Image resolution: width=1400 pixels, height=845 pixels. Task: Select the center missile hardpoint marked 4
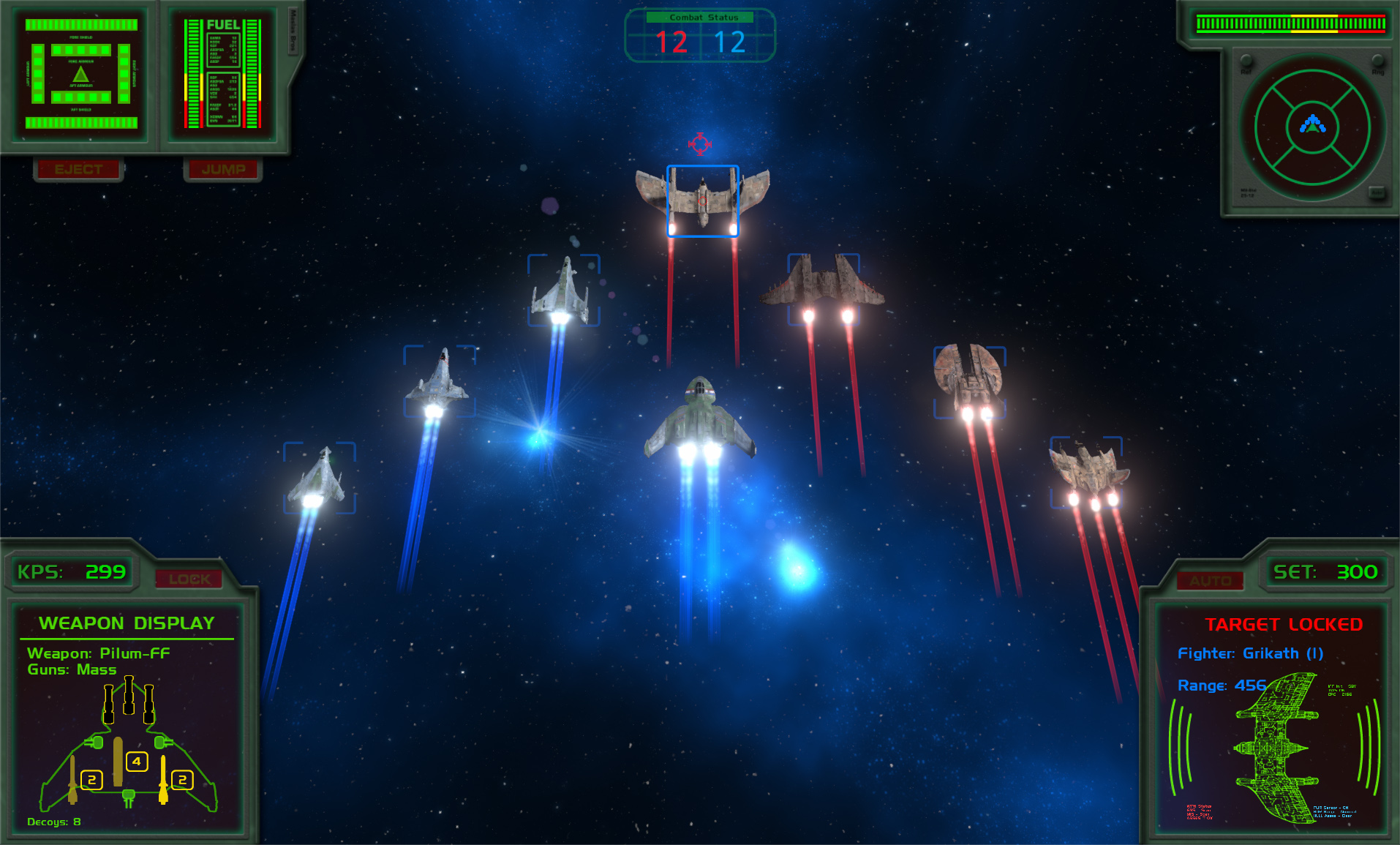[137, 762]
